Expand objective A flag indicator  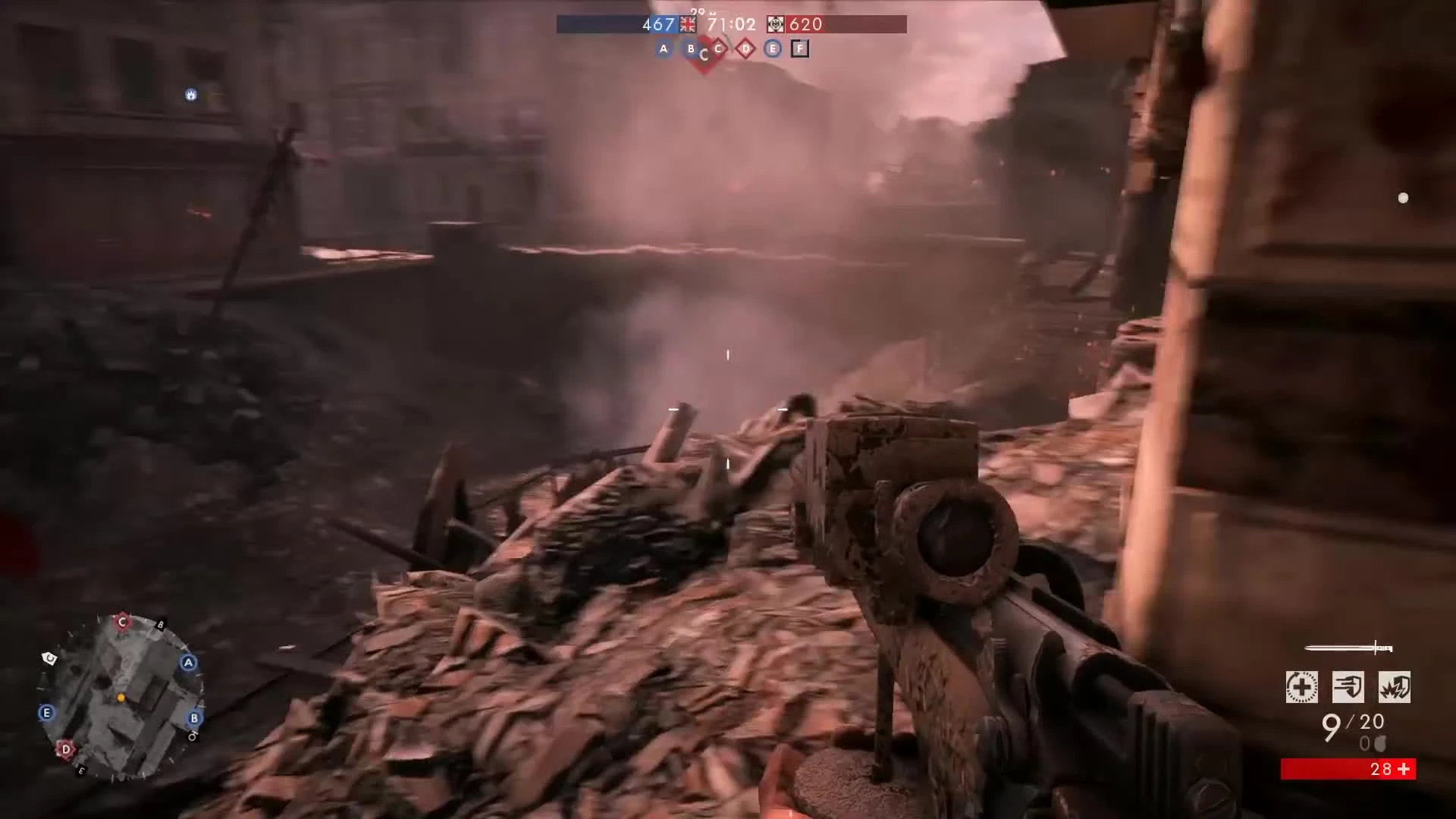tap(664, 49)
